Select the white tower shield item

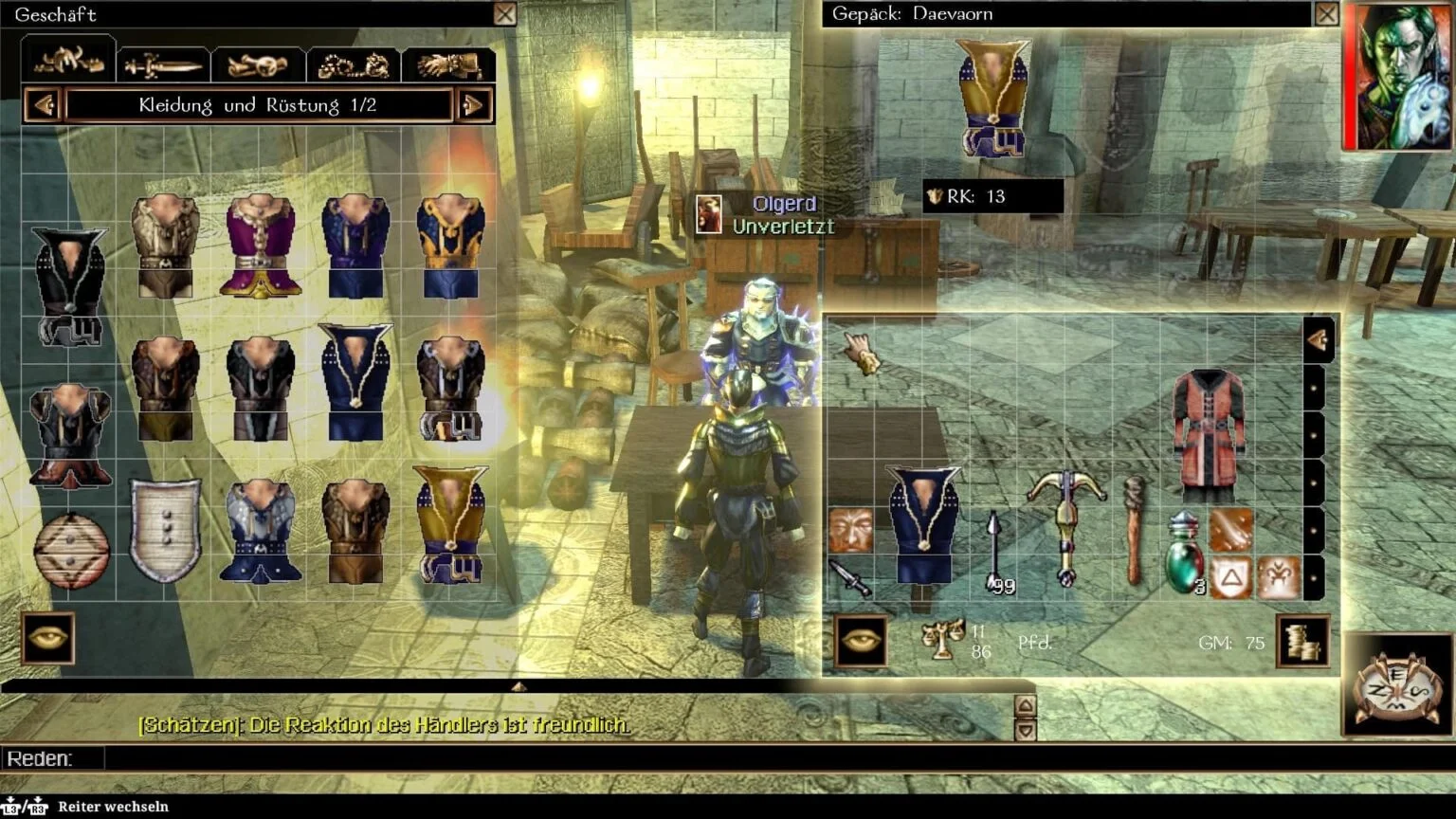tap(165, 529)
